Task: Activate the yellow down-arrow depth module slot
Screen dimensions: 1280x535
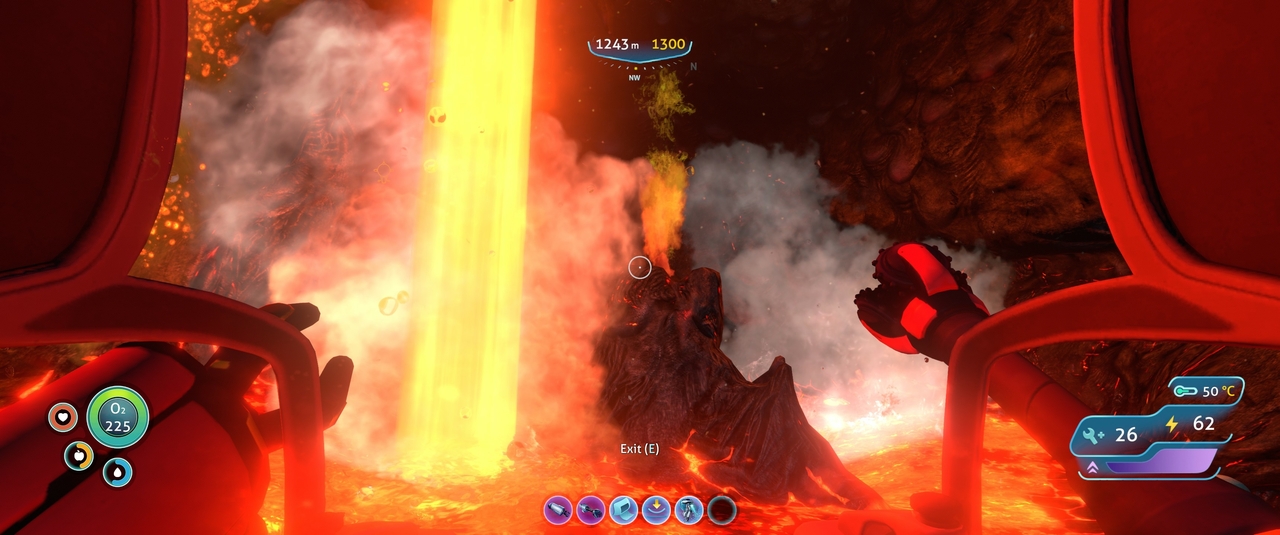Action: (x=657, y=510)
